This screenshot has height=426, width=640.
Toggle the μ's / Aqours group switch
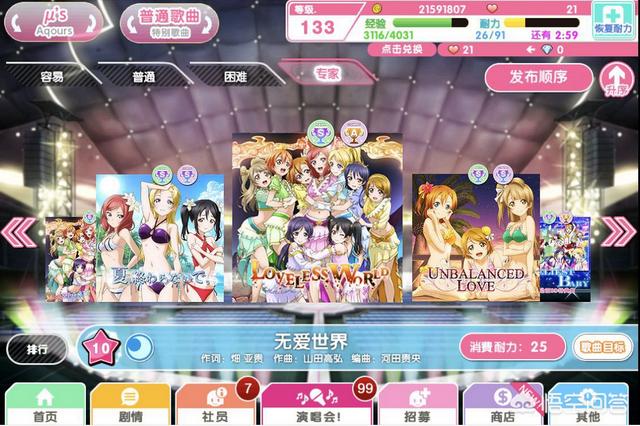click(x=52, y=20)
